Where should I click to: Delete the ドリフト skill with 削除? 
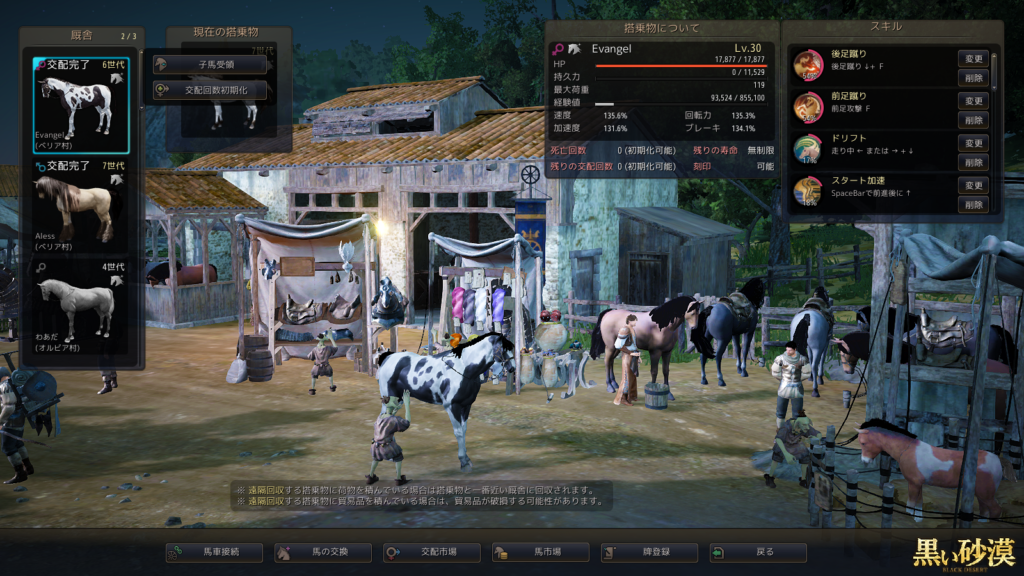pos(973,162)
